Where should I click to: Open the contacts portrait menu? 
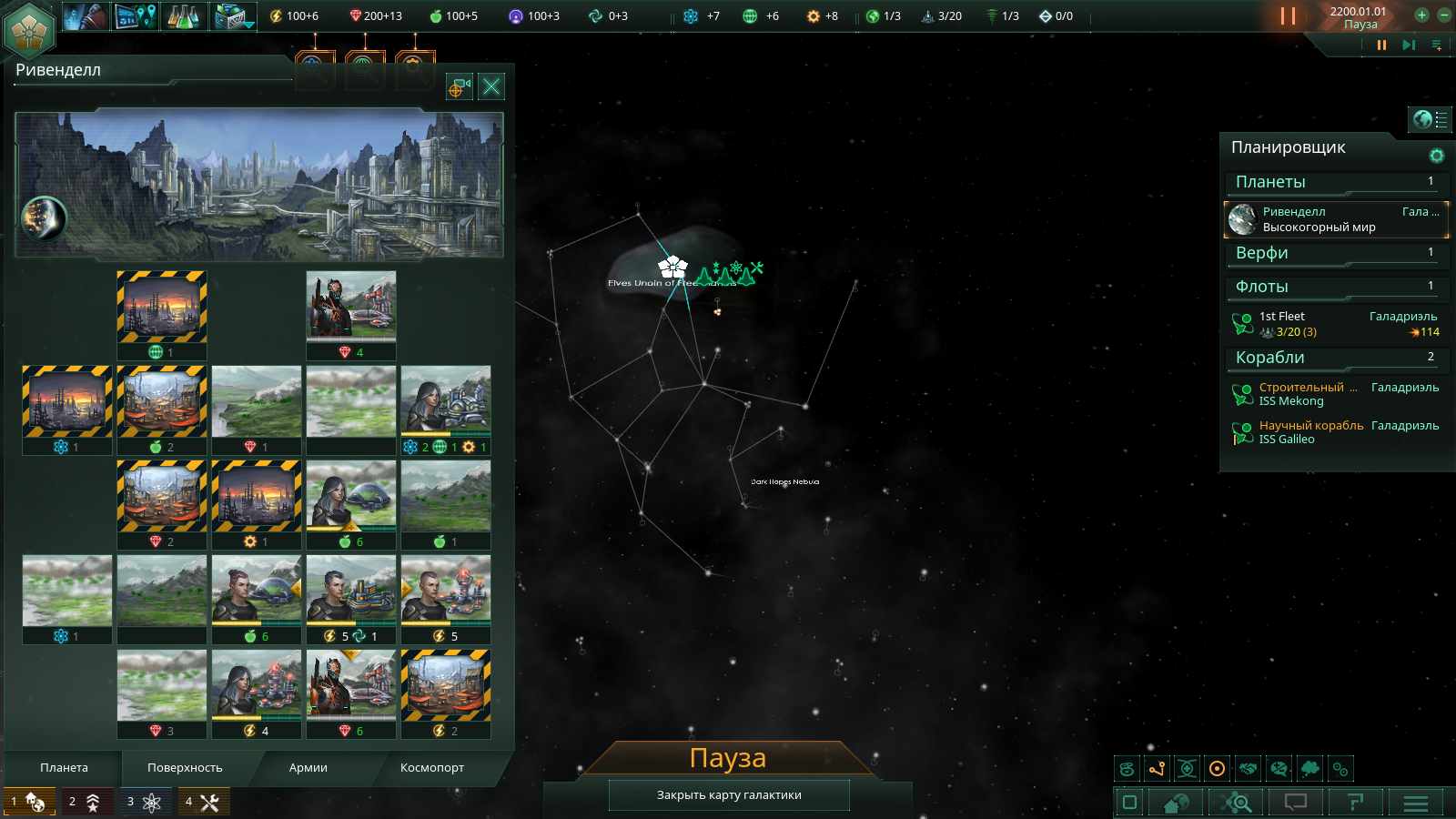tap(86, 15)
